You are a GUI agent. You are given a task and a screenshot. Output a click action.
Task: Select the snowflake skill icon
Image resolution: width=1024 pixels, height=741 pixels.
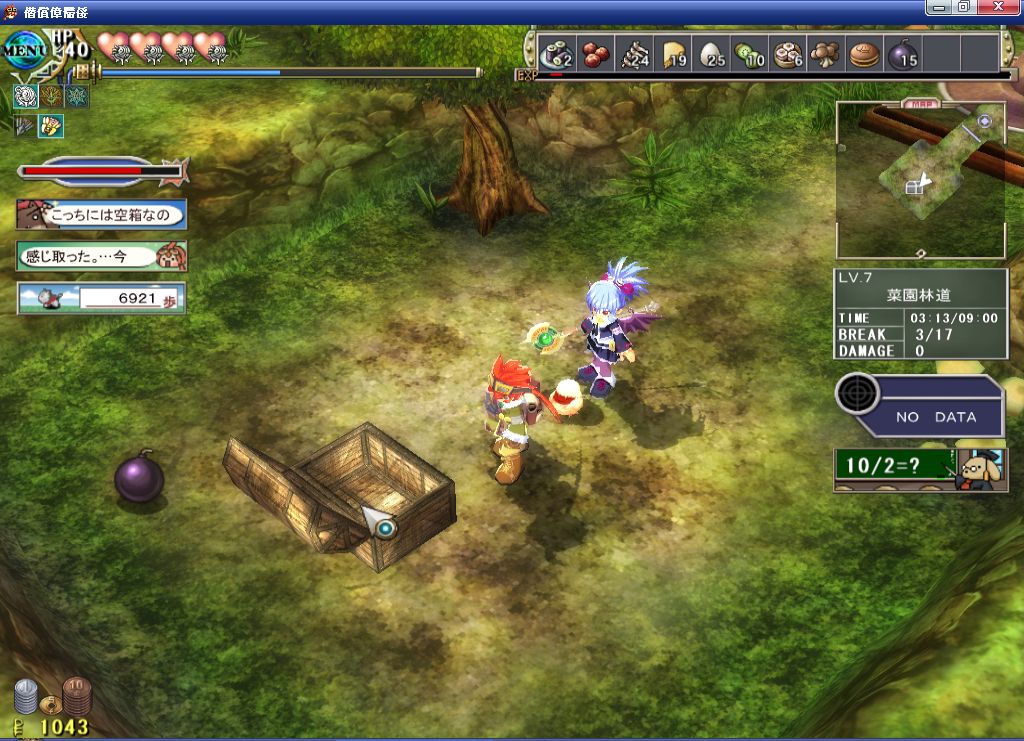click(x=76, y=96)
